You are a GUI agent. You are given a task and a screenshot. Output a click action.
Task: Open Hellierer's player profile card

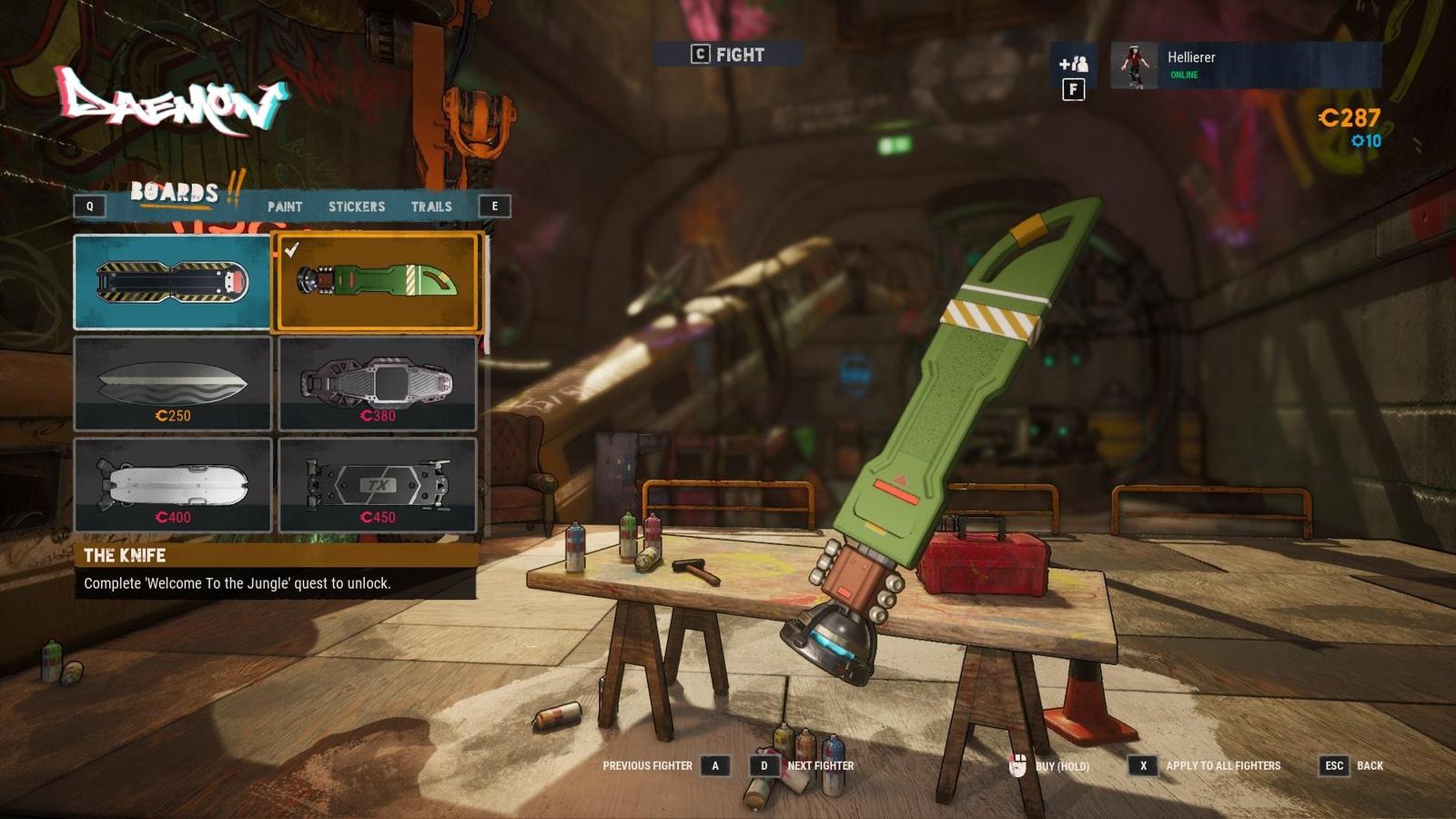tap(1245, 65)
